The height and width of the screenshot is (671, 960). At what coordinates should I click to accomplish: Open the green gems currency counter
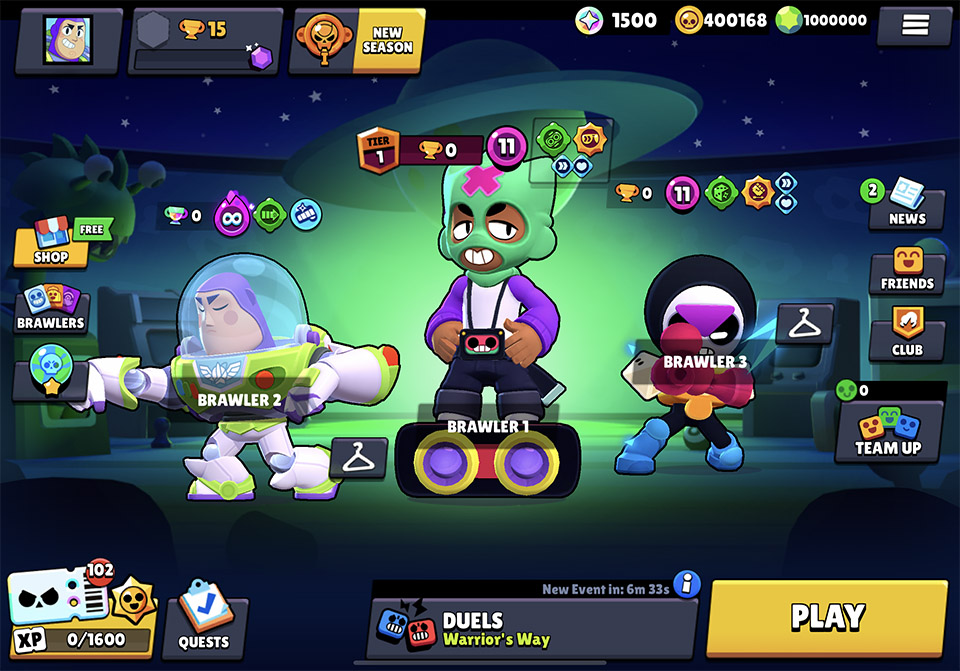819,20
